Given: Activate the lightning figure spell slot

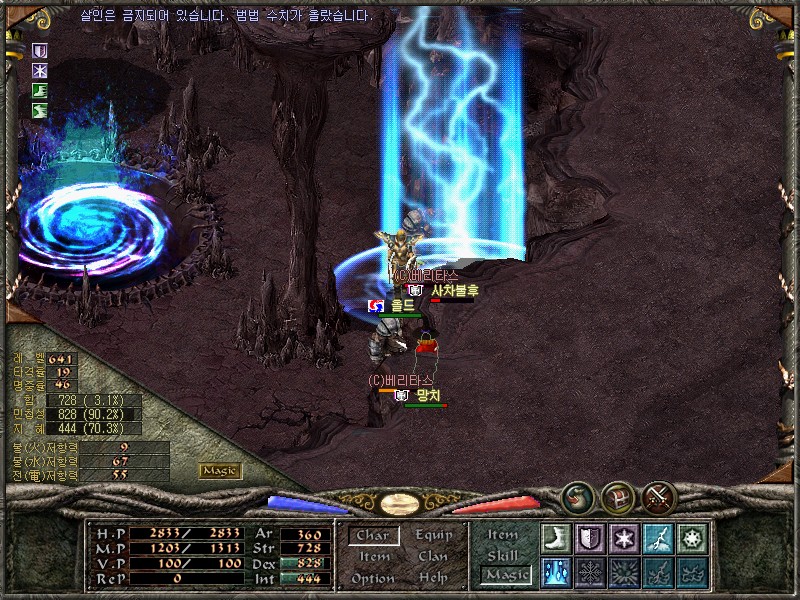Looking at the screenshot, I should [658, 538].
